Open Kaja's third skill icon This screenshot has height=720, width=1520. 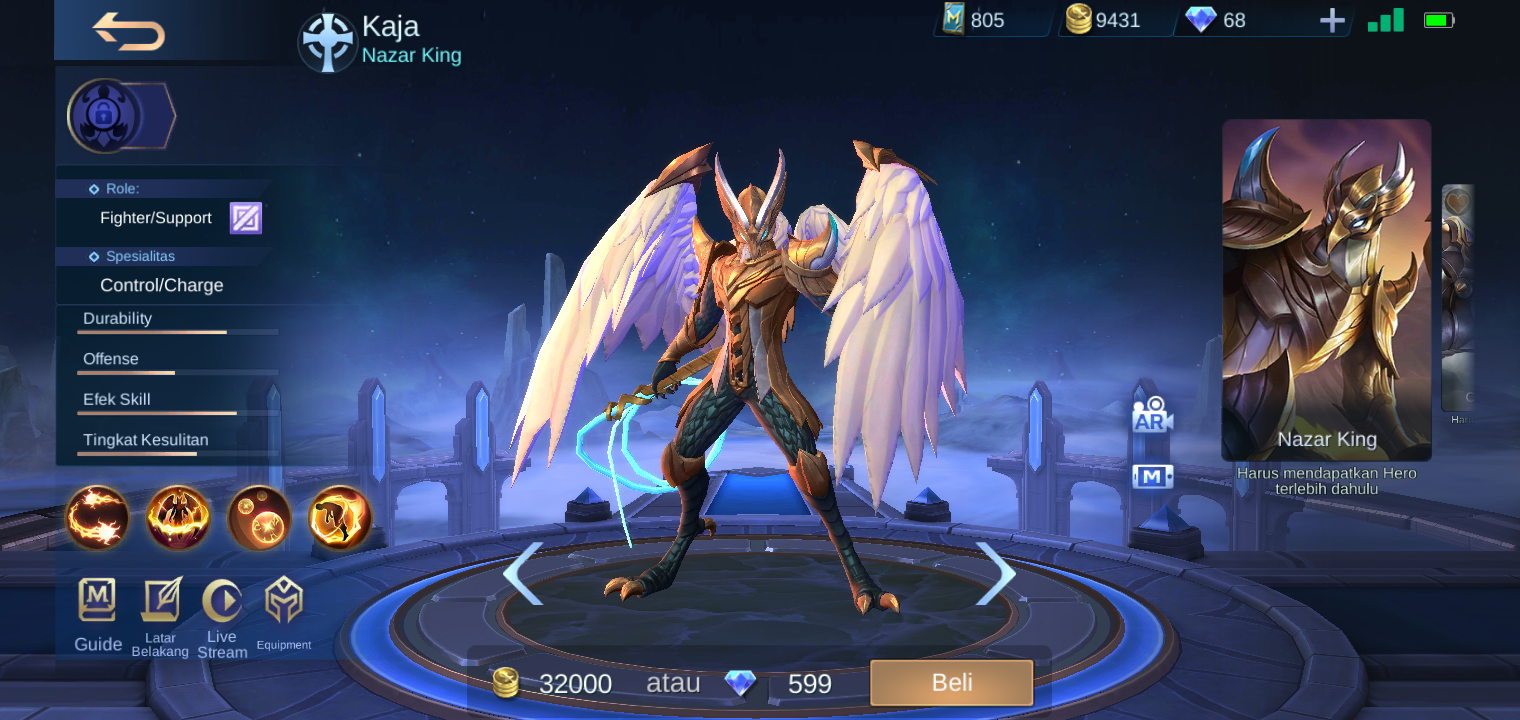pyautogui.click(x=259, y=519)
